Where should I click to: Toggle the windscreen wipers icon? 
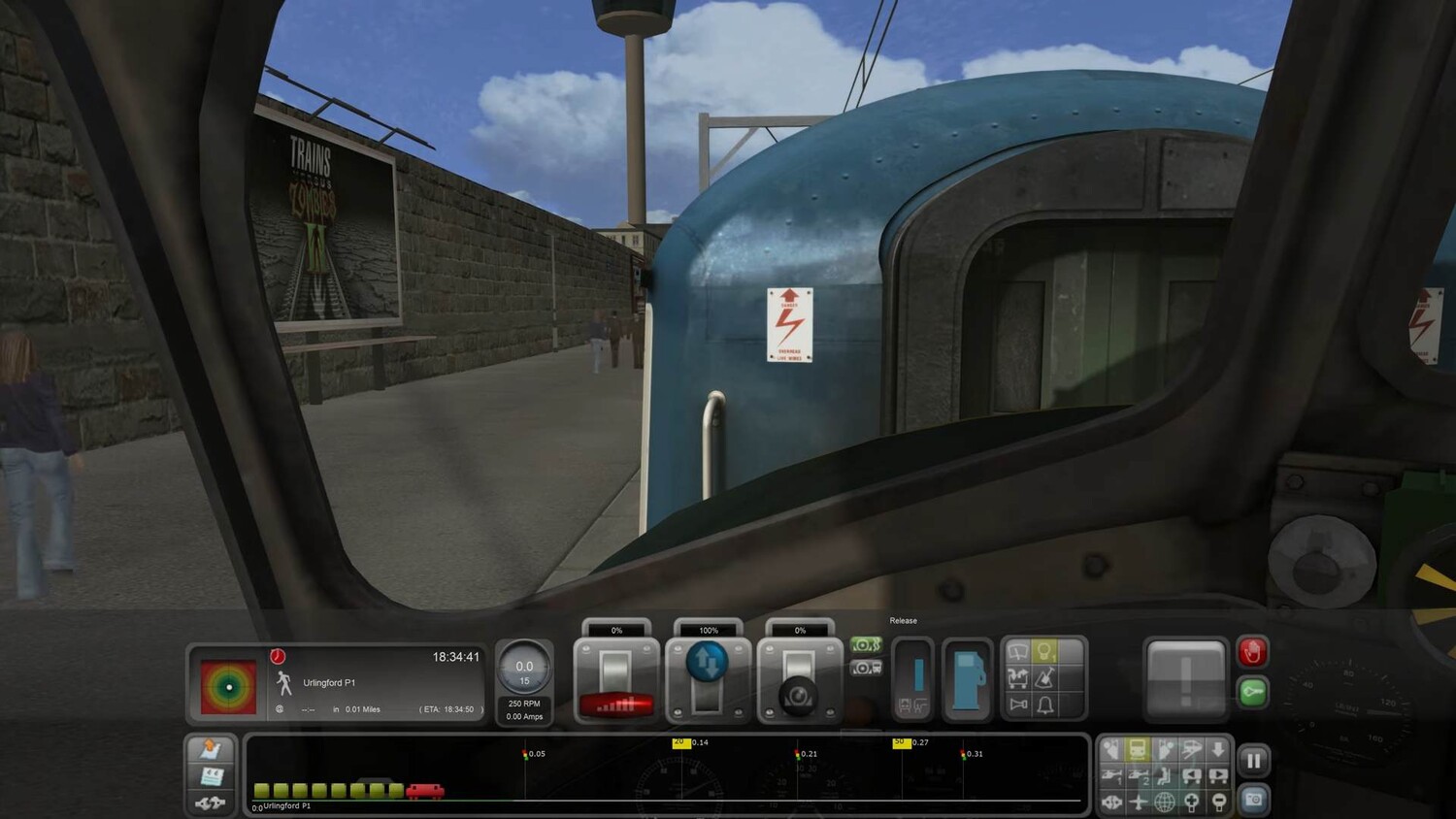(1017, 651)
